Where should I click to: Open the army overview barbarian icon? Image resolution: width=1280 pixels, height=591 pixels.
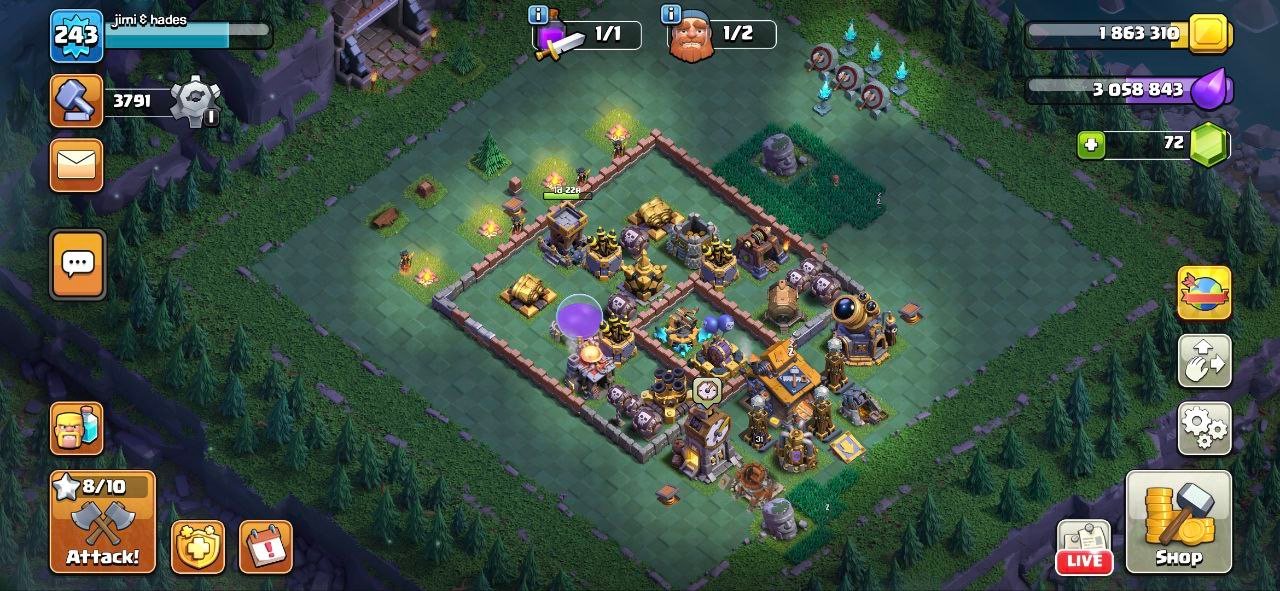(77, 429)
